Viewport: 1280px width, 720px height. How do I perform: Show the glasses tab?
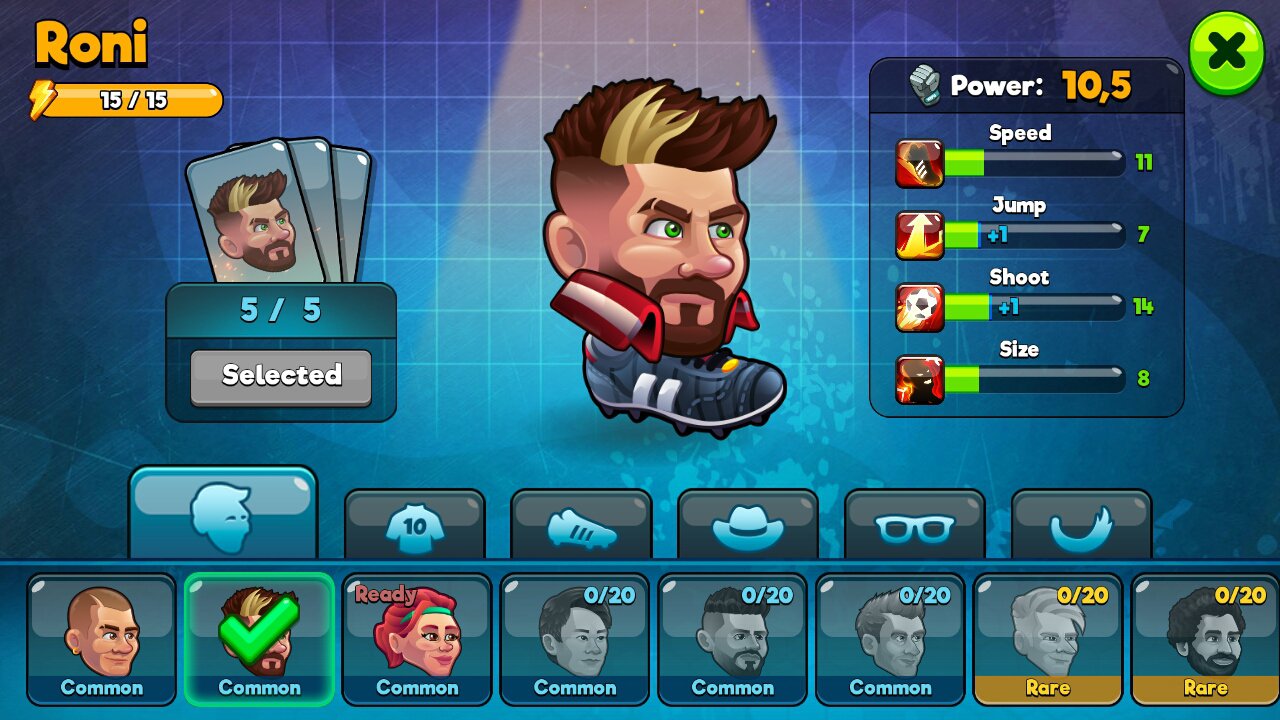(x=914, y=524)
